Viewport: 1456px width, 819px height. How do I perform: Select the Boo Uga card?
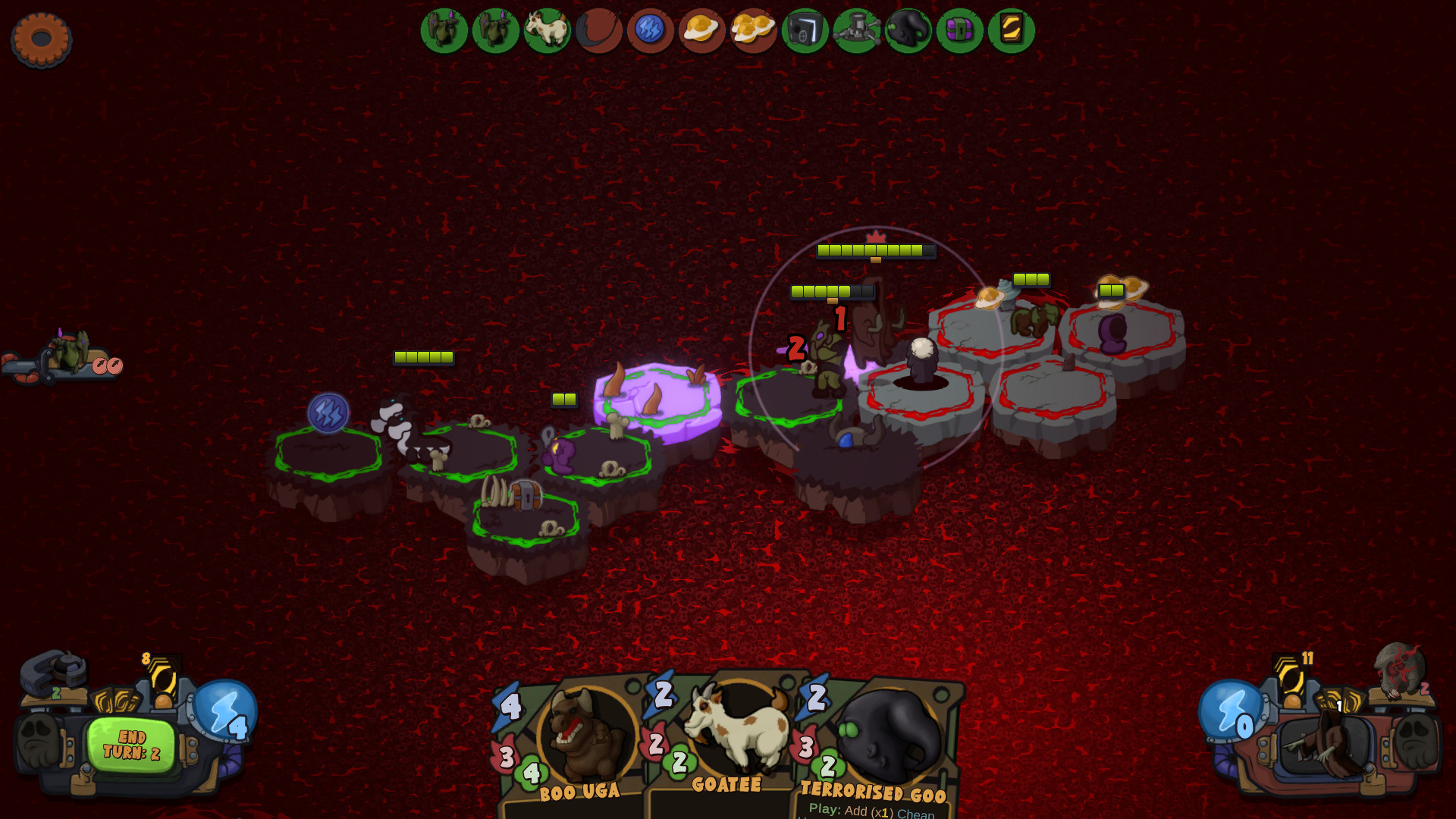(578, 743)
